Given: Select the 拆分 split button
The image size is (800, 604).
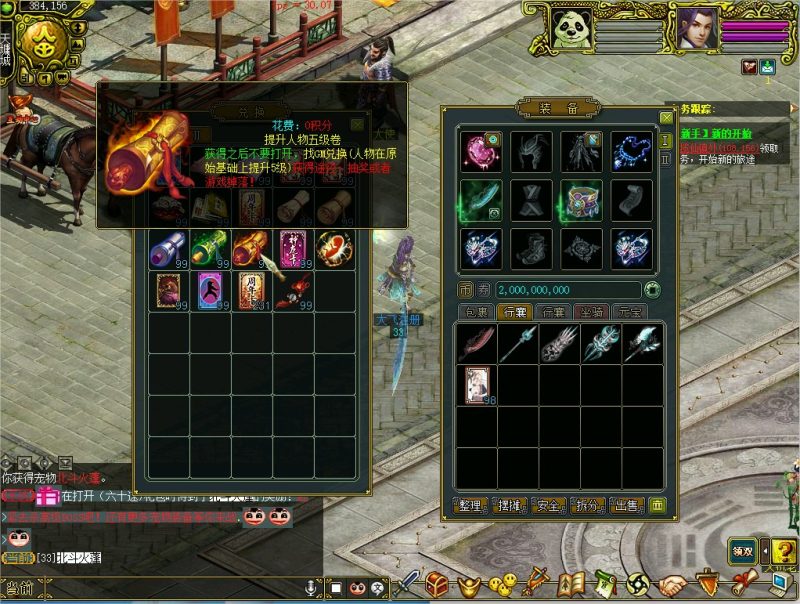Looking at the screenshot, I should [x=587, y=505].
